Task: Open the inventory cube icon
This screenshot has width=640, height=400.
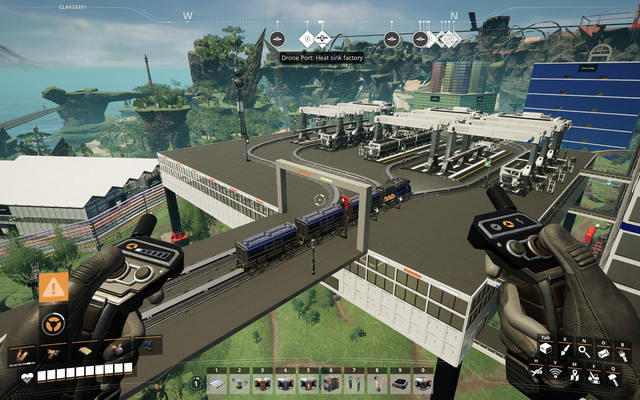Action: point(546,349)
